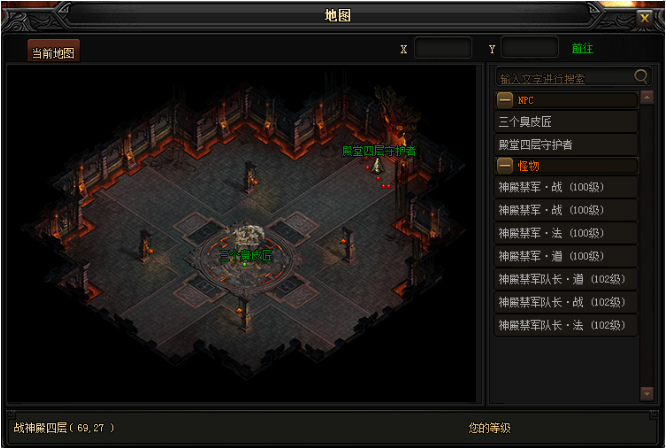This screenshot has height=448, width=666.
Task: Select 神殿禁军·道 (100级) monster entry
Action: 566,256
